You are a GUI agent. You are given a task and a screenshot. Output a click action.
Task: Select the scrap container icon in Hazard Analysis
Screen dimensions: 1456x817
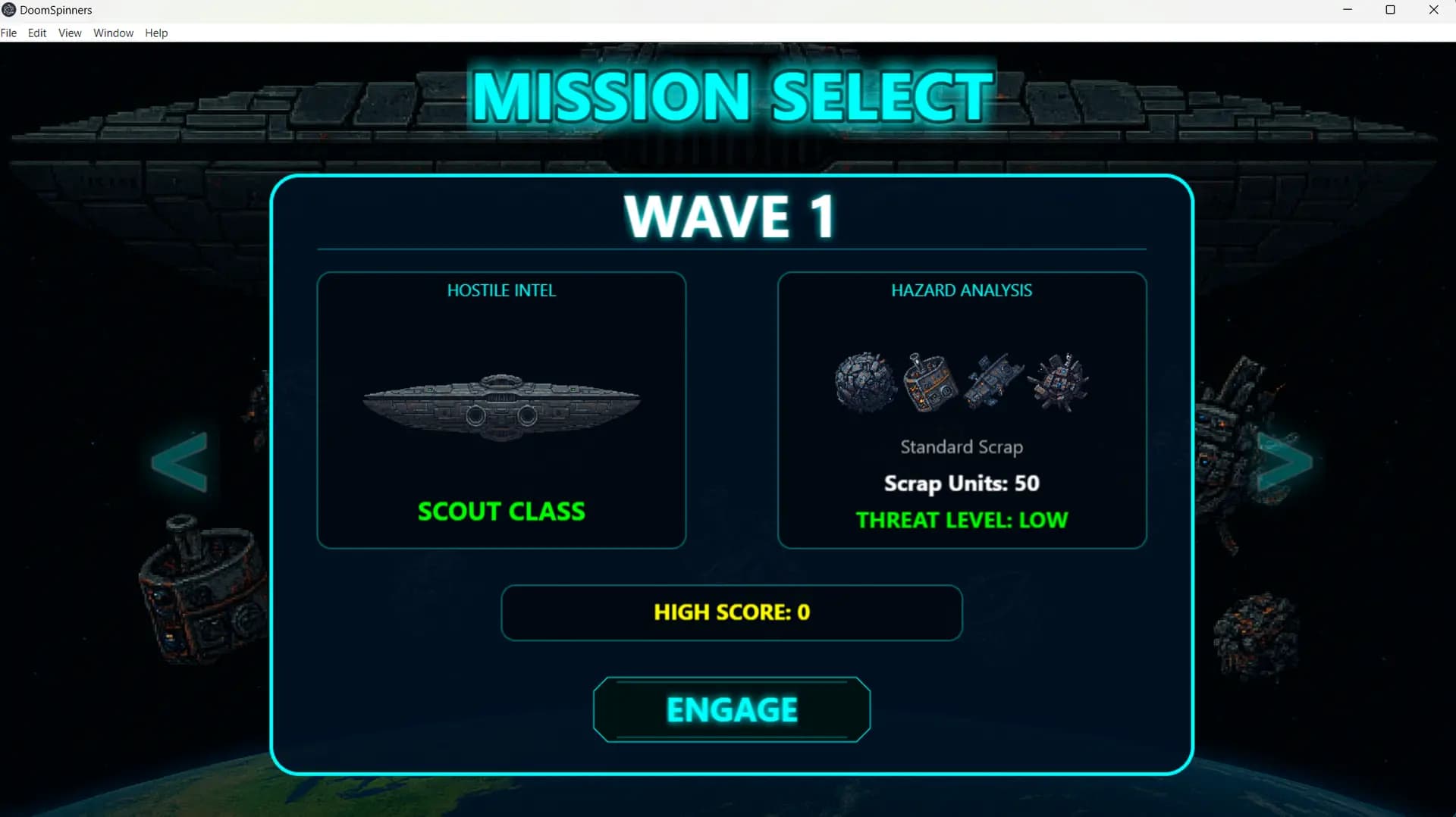point(929,383)
